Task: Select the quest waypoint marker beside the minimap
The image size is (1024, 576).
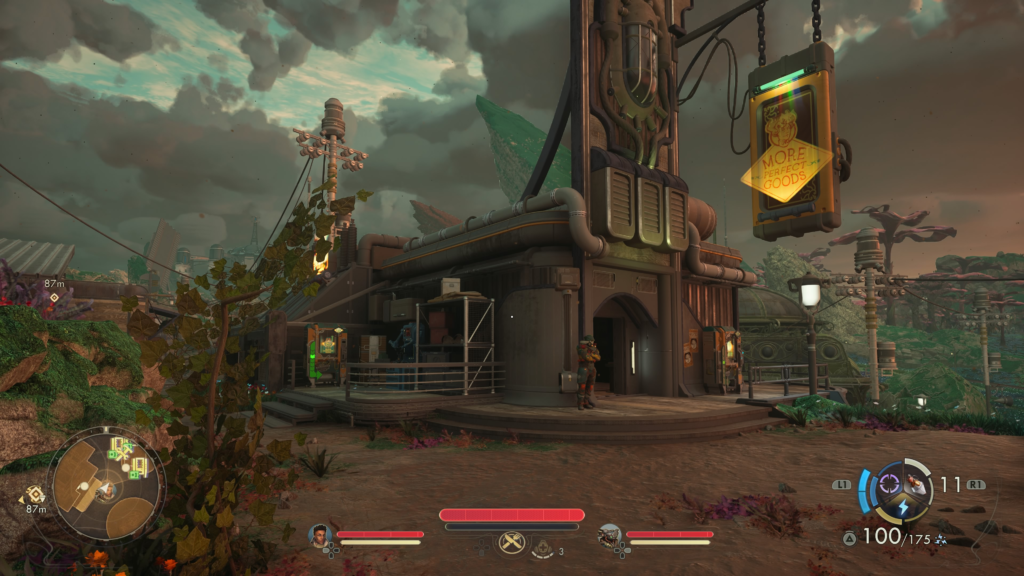Action: coord(36,493)
